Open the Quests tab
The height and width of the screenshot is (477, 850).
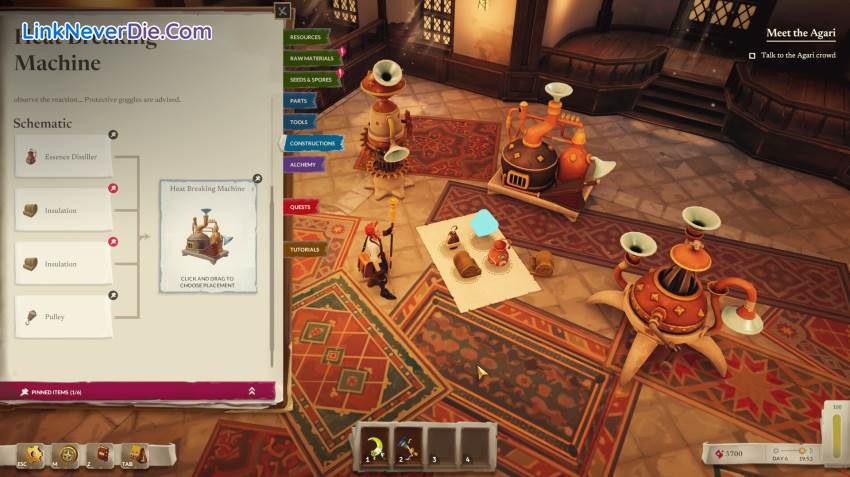coord(300,207)
